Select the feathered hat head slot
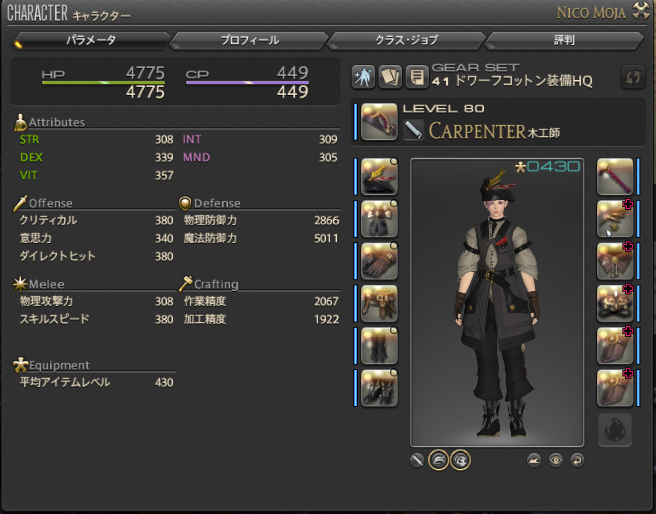656x514 pixels. 379,176
